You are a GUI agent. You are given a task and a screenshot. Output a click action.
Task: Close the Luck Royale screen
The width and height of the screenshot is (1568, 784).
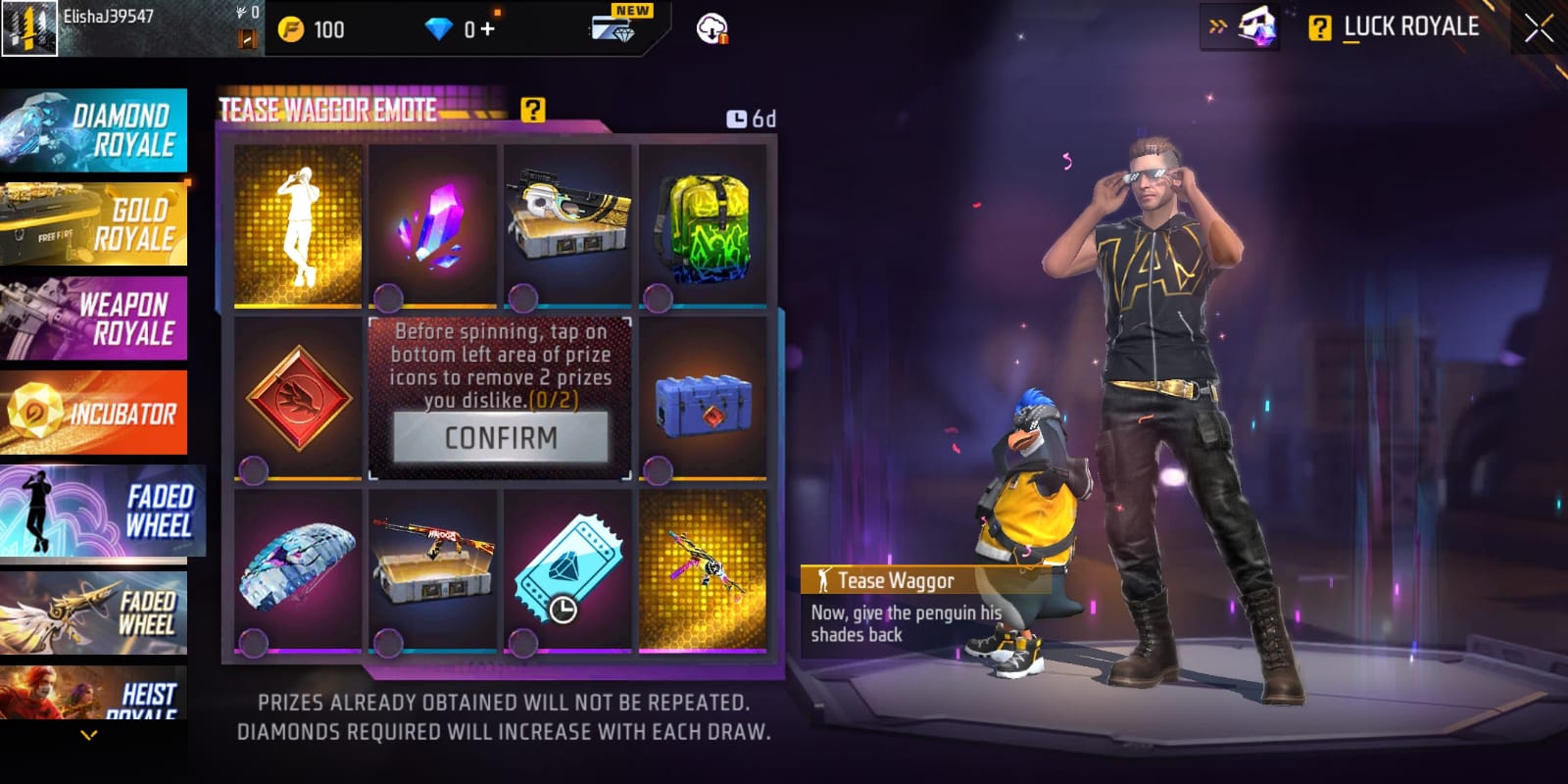tap(1539, 28)
